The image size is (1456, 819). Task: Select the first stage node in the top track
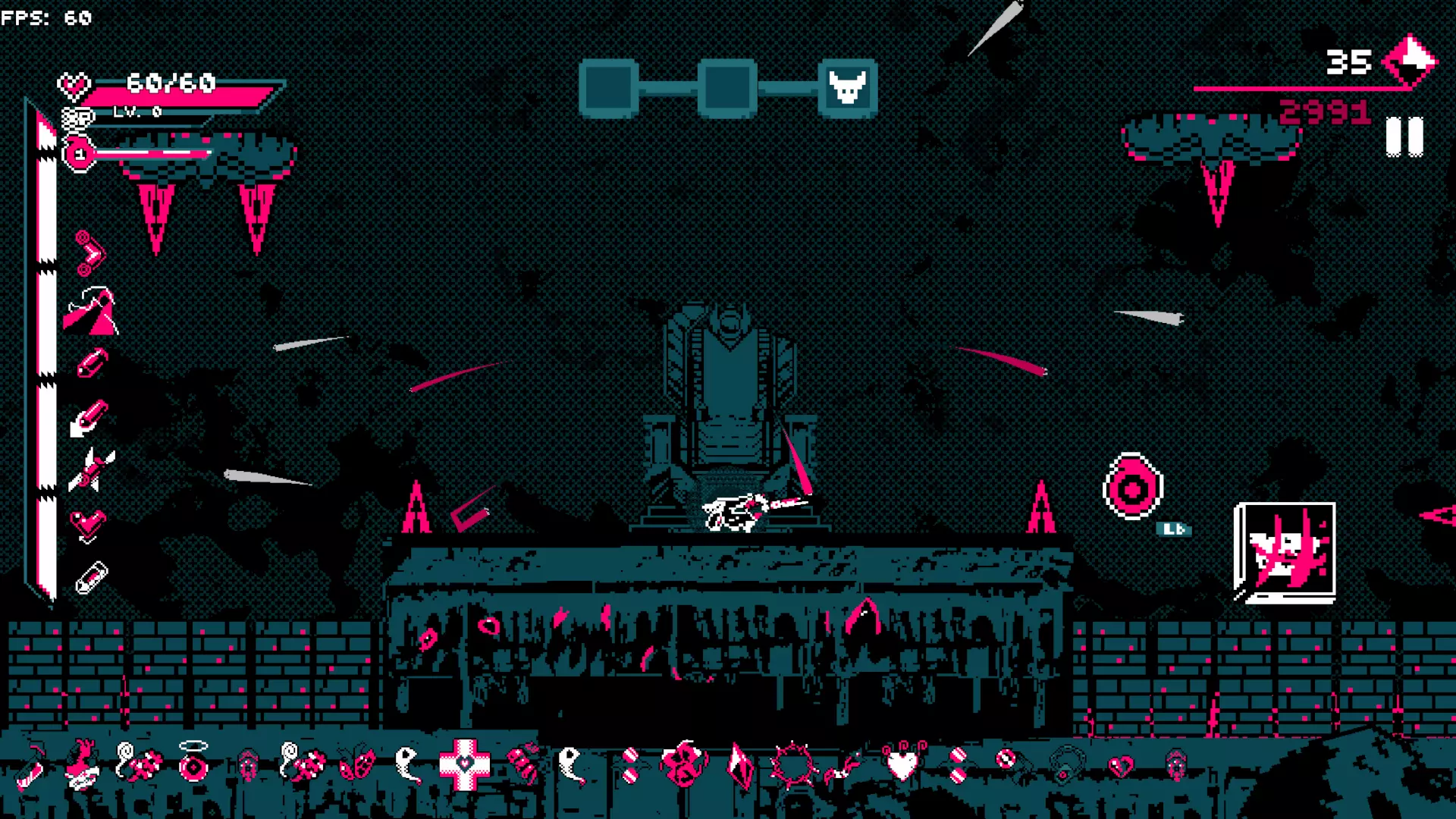pos(609,86)
